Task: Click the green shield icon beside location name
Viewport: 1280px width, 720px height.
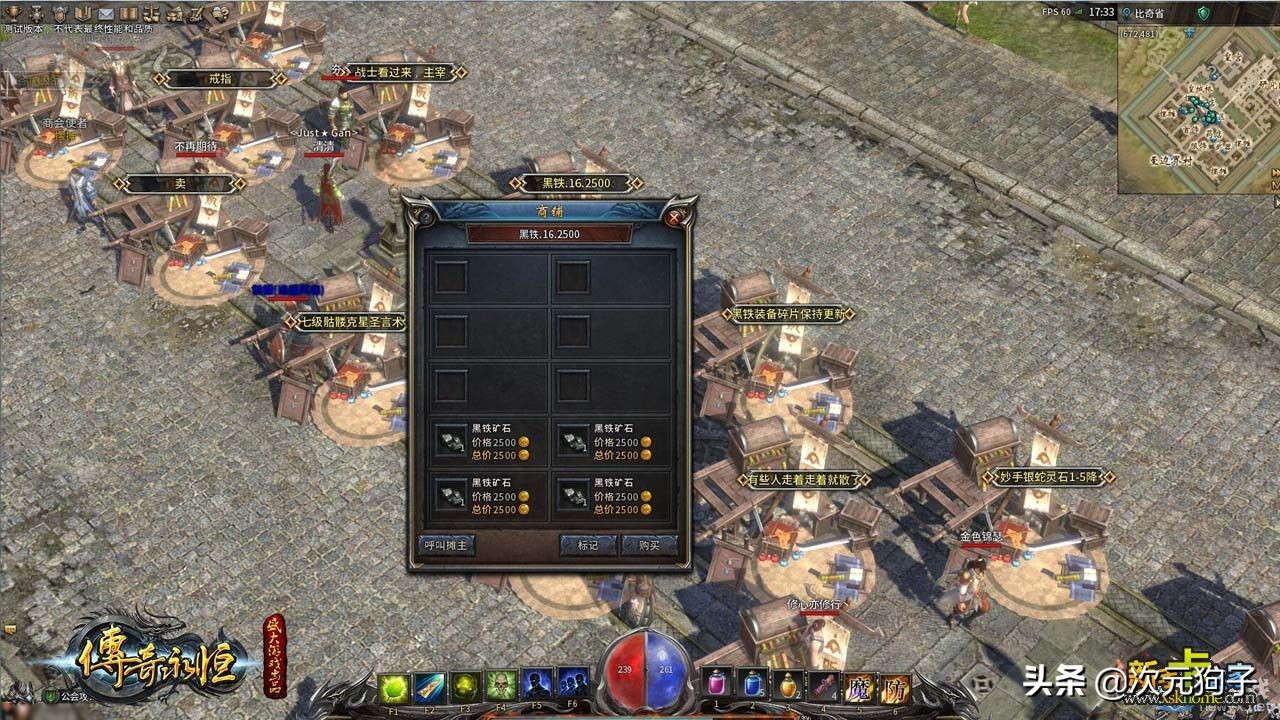Action: point(1203,13)
